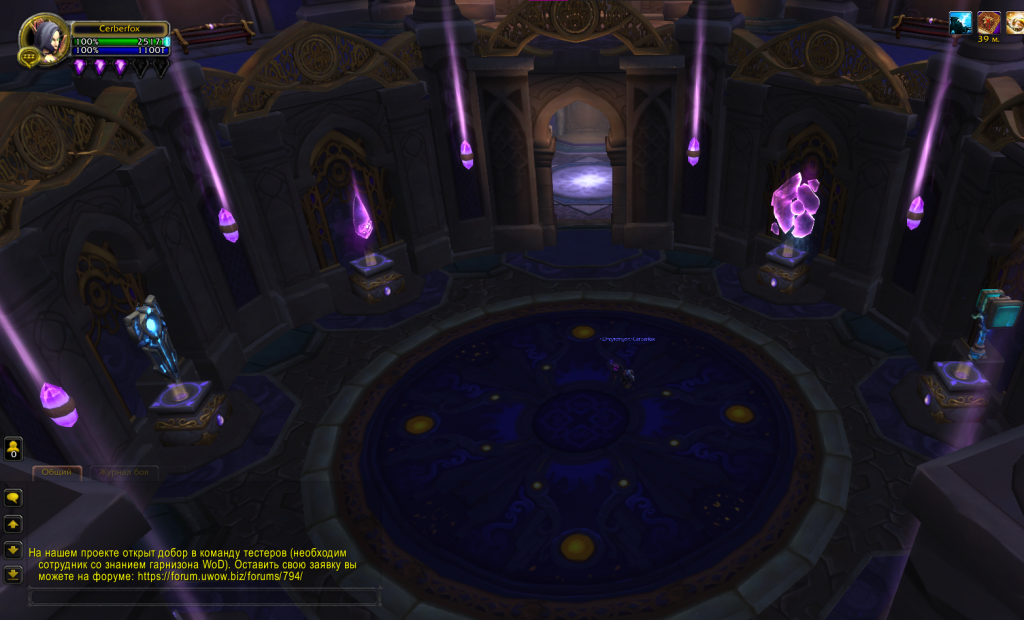Image resolution: width=1024 pixels, height=620 pixels.
Task: Click the chat up-arrow button
Action: pos(14,523)
